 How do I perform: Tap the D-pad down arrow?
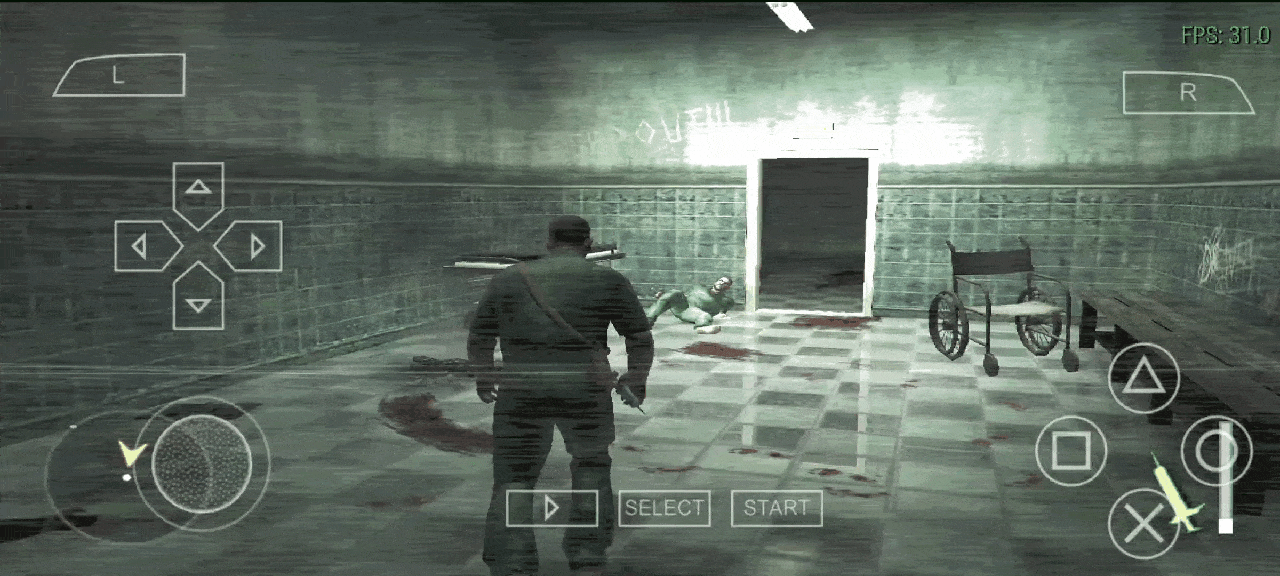198,300
